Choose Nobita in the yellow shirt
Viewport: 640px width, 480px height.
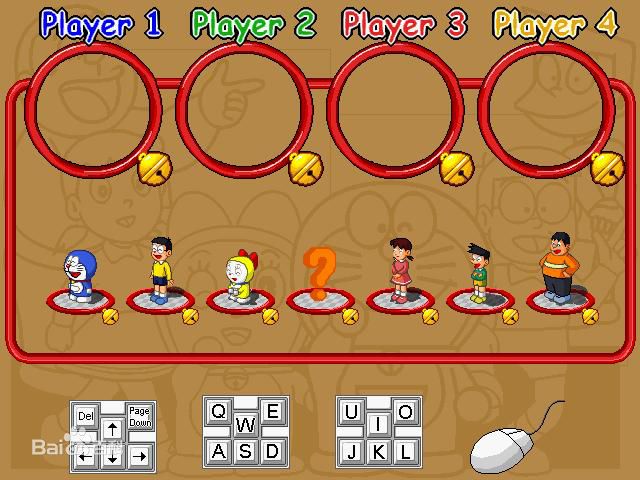(160, 270)
